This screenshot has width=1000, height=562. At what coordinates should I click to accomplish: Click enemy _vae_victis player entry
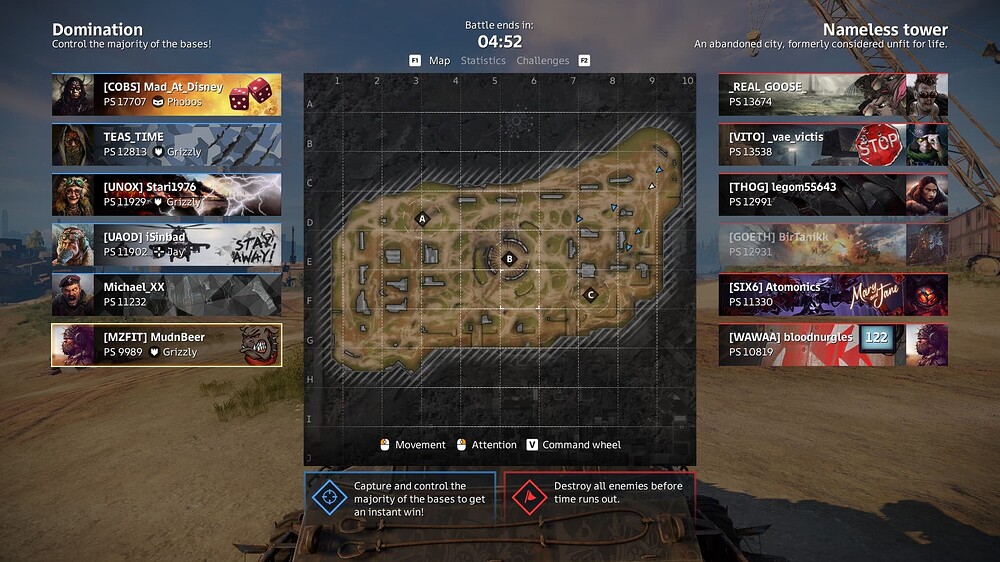tap(833, 144)
